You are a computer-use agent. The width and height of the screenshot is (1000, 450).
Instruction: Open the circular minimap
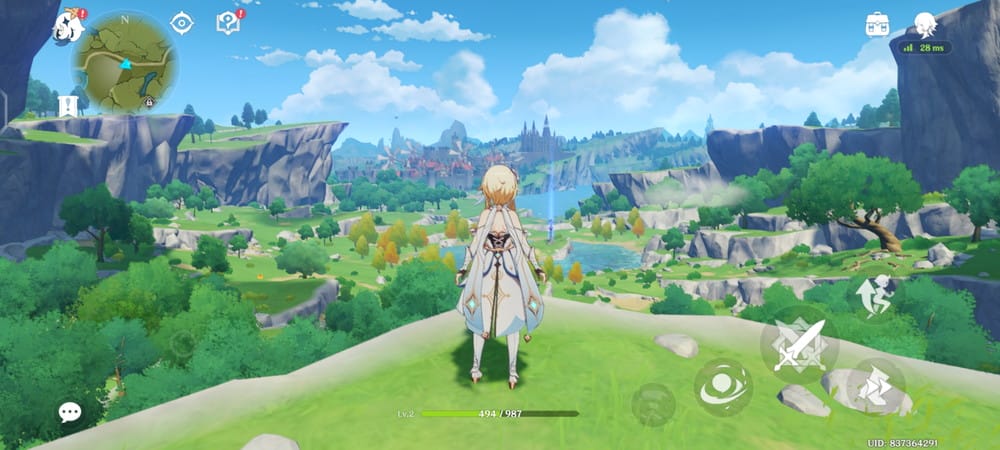[x=125, y=62]
